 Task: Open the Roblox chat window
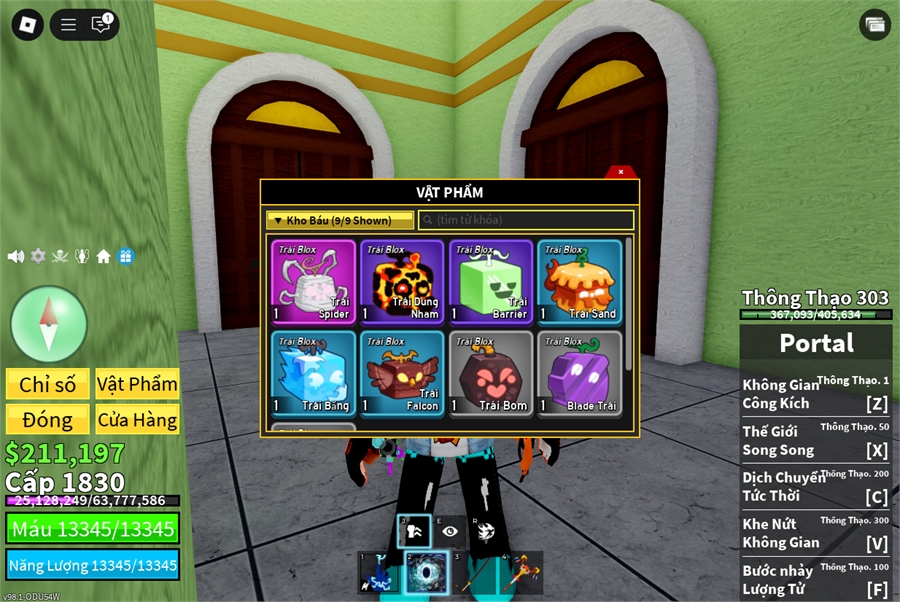(101, 25)
